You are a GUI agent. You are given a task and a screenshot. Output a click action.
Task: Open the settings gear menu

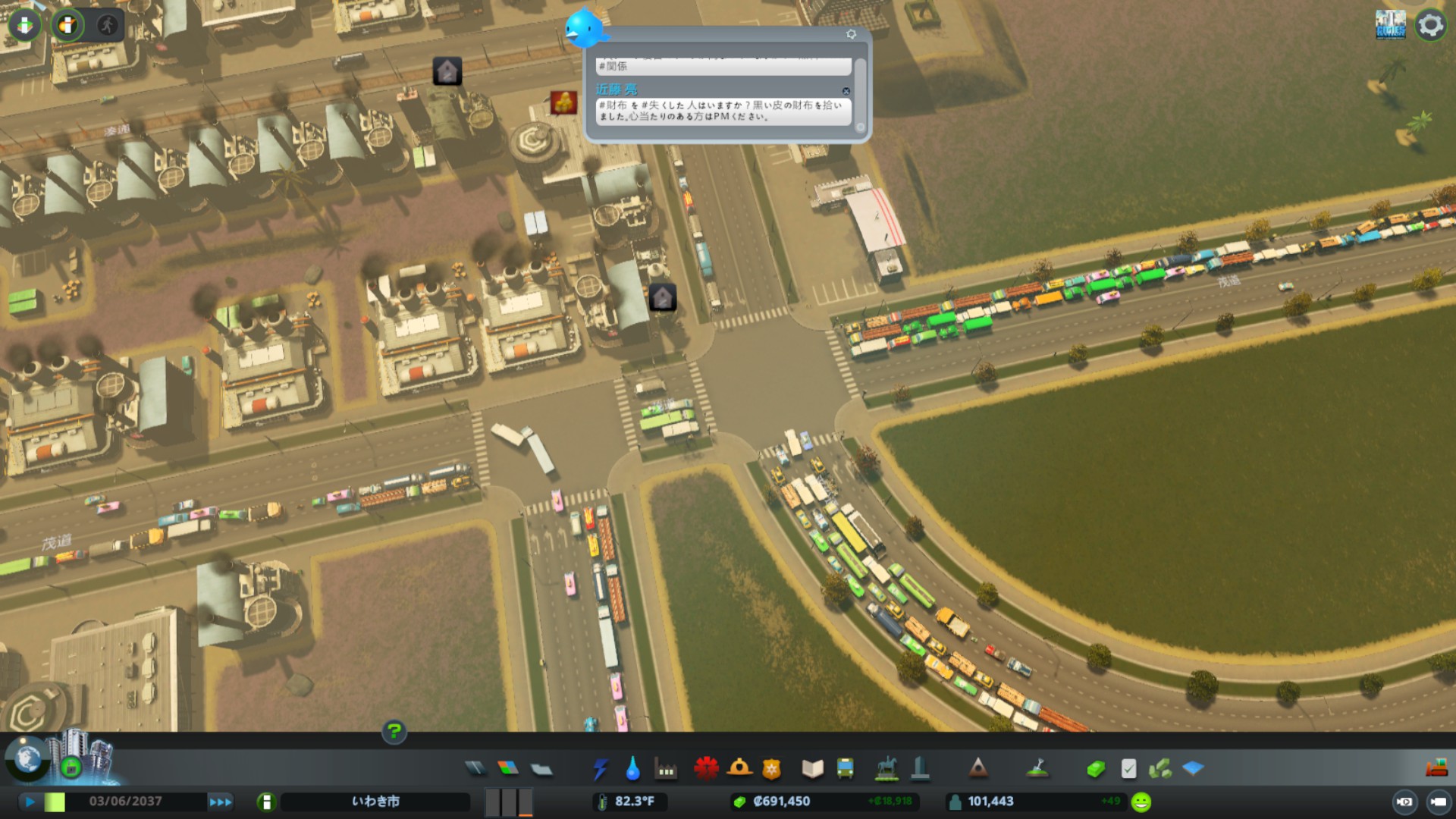click(1430, 25)
